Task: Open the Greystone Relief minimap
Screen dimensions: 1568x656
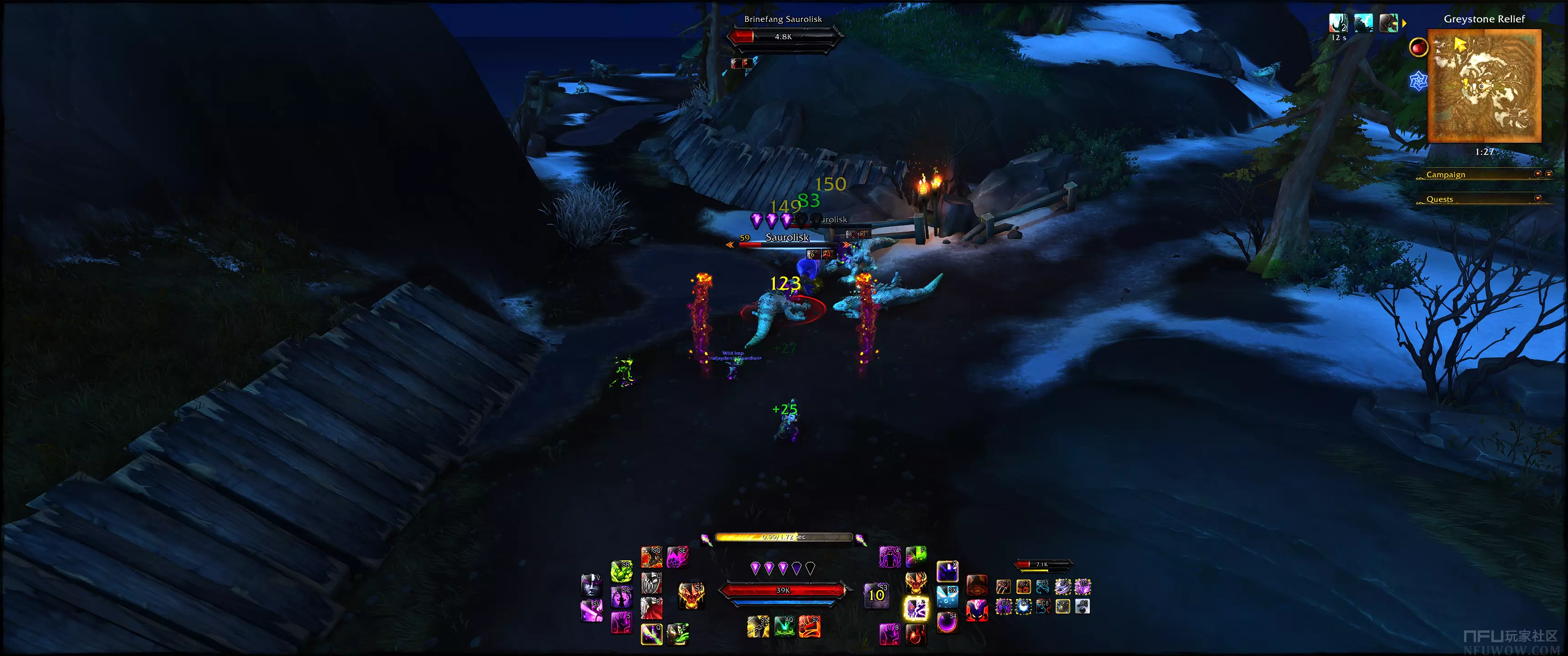Action: 1484,85
